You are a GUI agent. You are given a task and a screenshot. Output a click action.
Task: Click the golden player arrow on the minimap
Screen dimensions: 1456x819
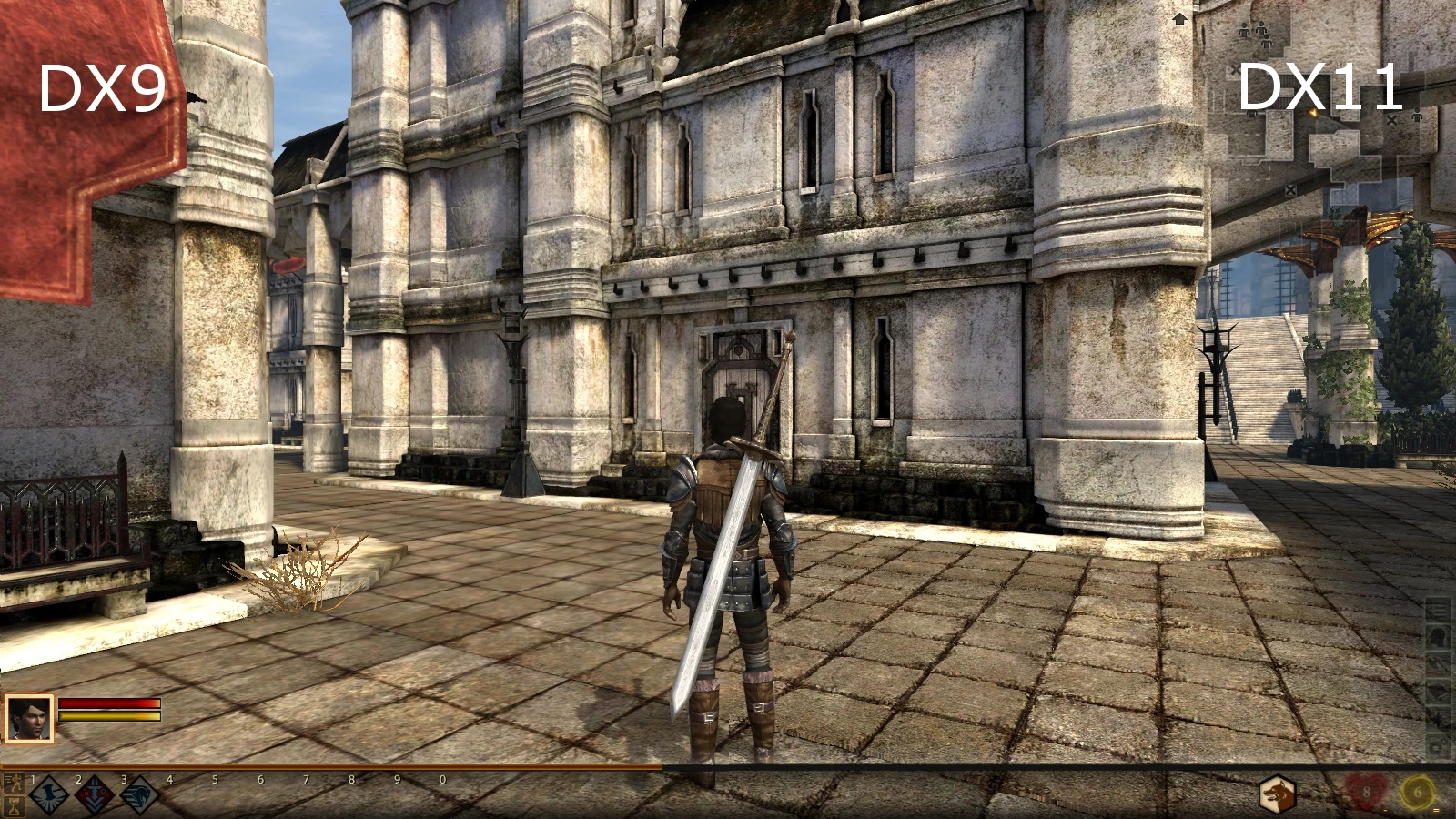tap(1313, 113)
